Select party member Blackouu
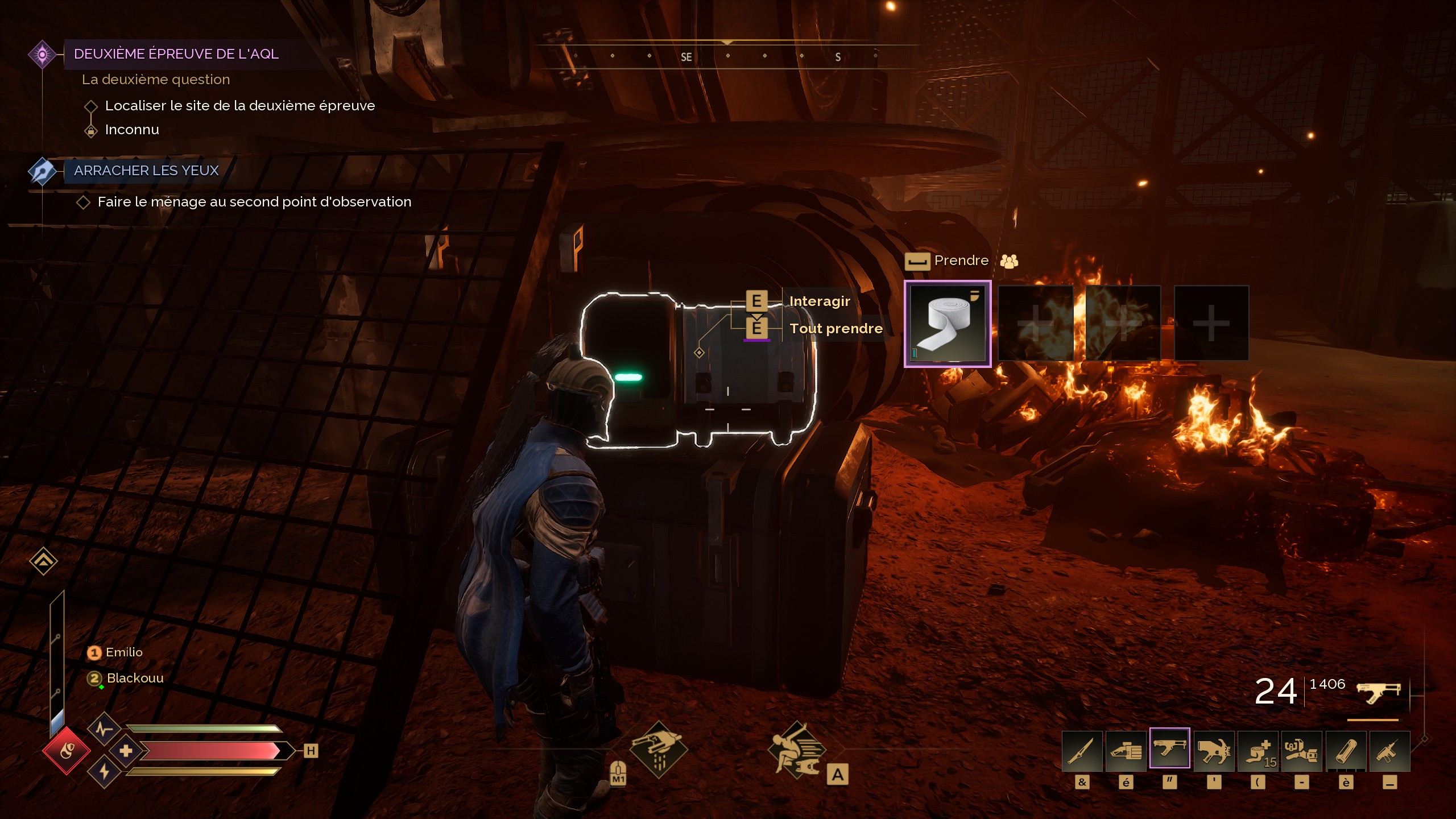The image size is (1456, 819). 134,678
